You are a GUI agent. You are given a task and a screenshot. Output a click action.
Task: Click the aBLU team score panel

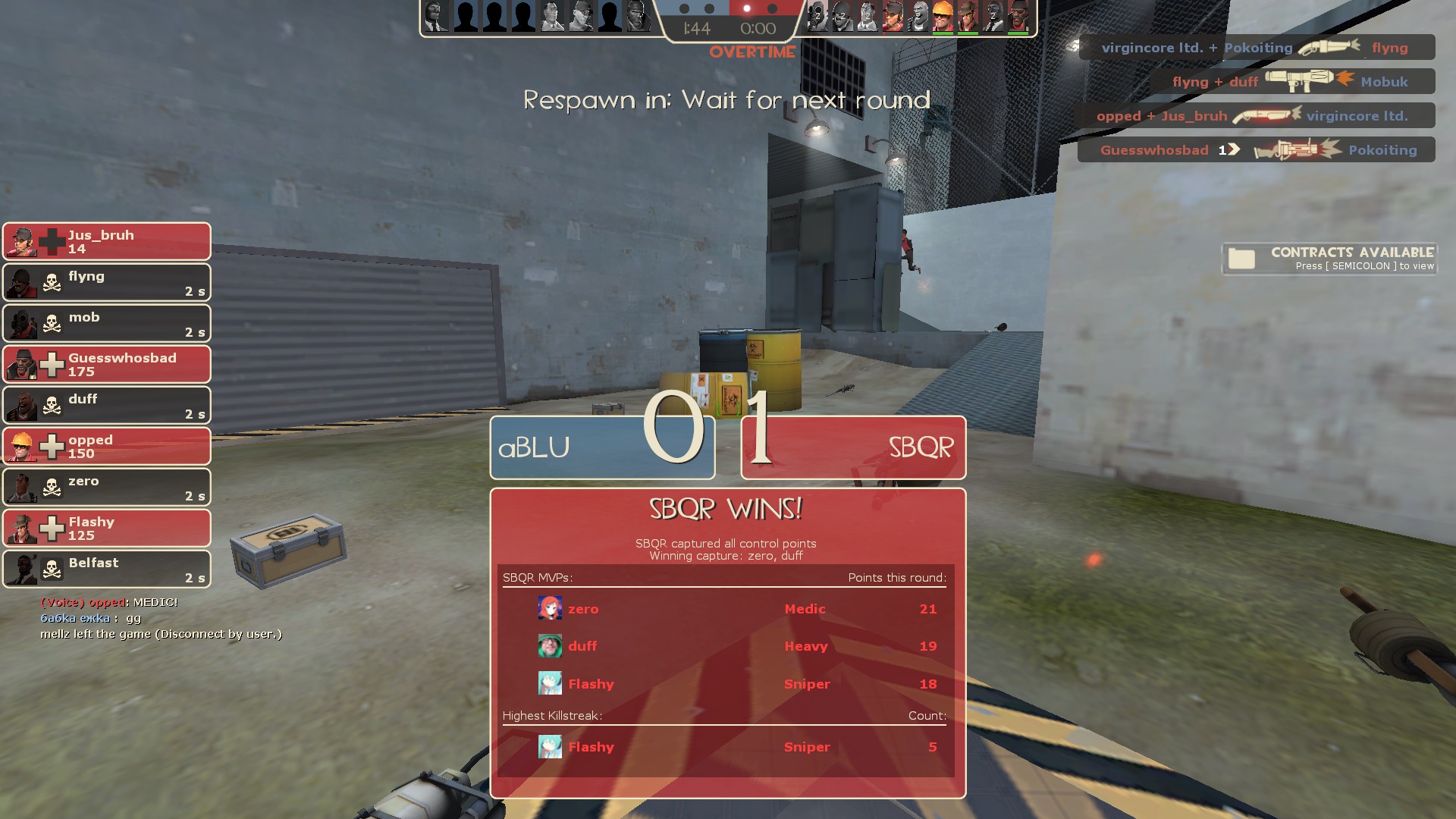pos(602,447)
